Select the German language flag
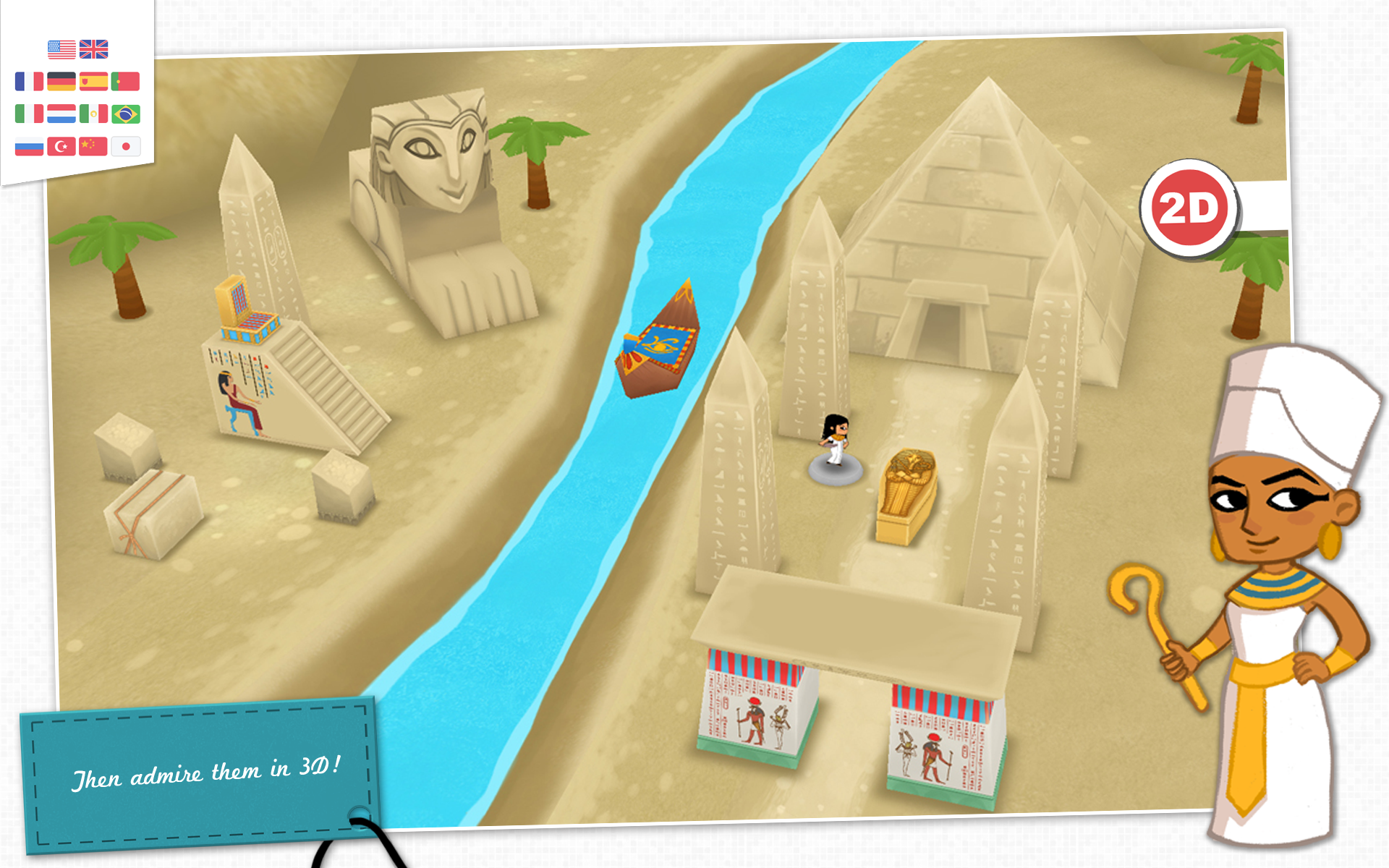 tap(61, 81)
